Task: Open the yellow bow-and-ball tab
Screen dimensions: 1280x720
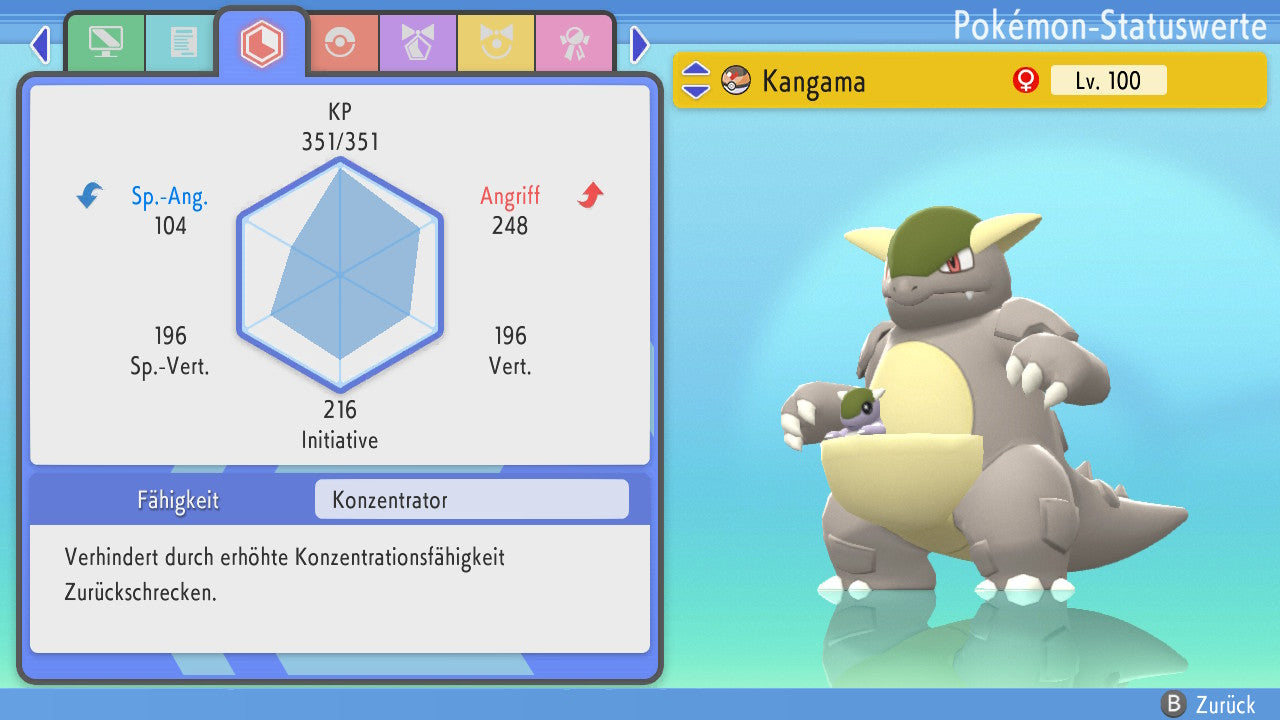Action: (x=496, y=43)
